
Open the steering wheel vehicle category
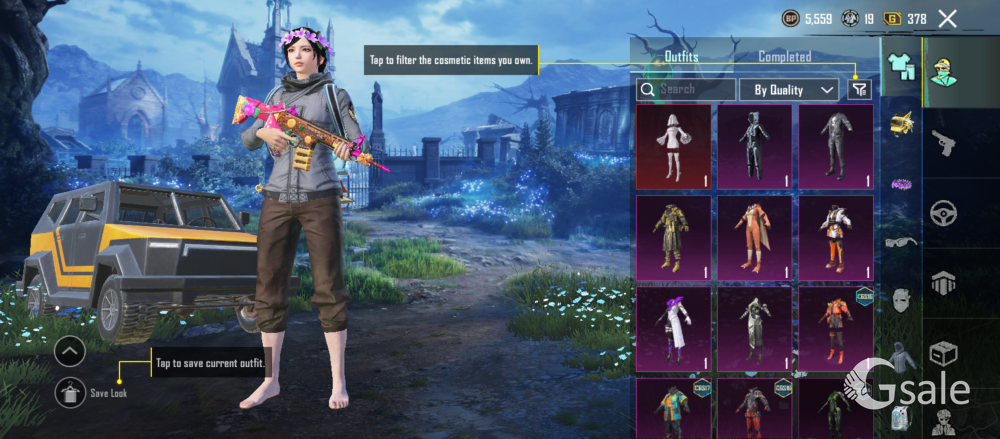pyautogui.click(x=944, y=212)
